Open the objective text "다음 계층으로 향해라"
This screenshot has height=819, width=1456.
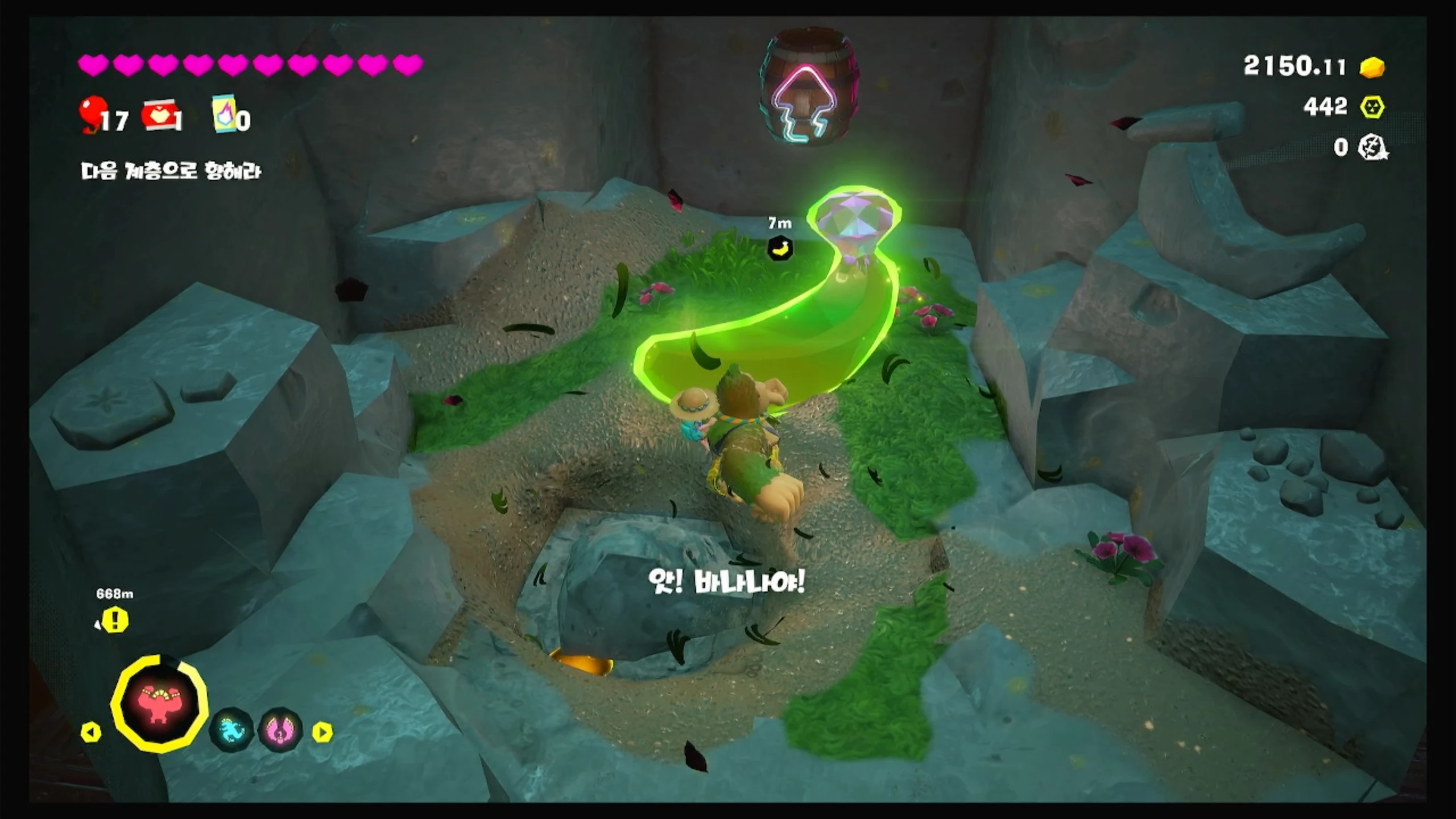pyautogui.click(x=171, y=171)
